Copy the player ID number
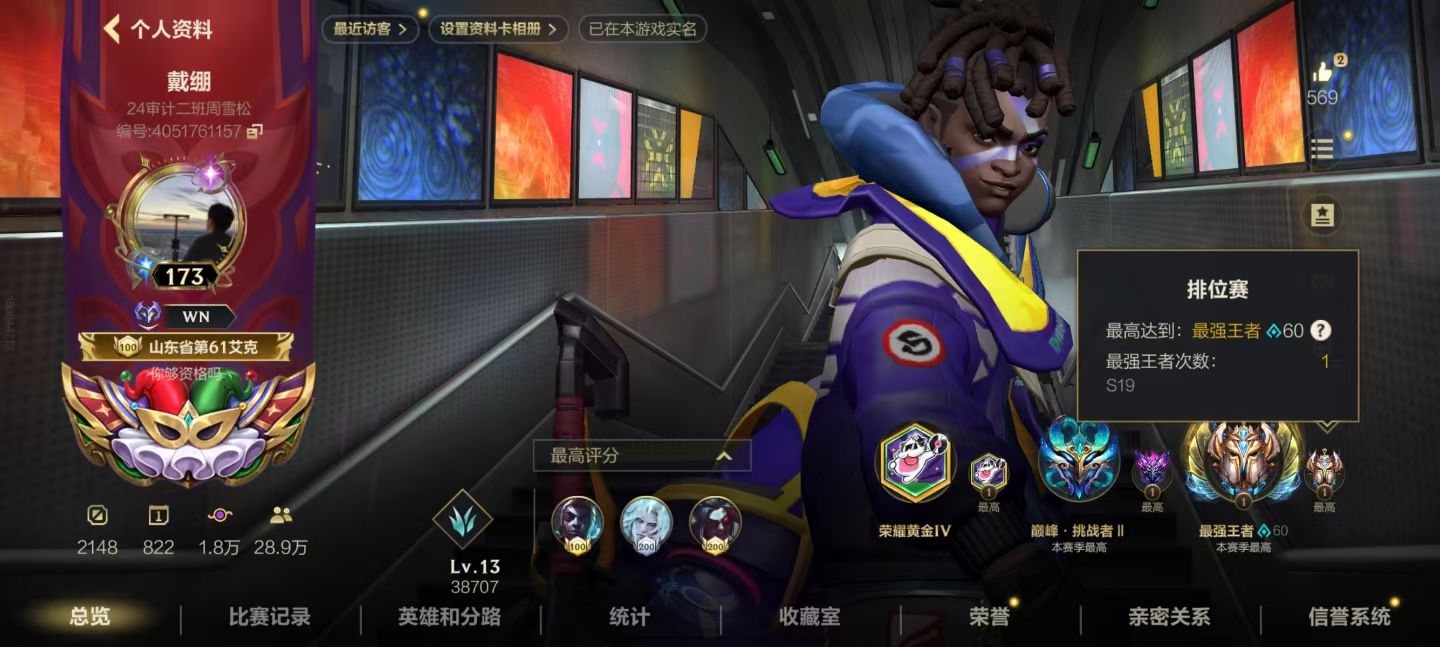This screenshot has height=647, width=1440. 255,131
